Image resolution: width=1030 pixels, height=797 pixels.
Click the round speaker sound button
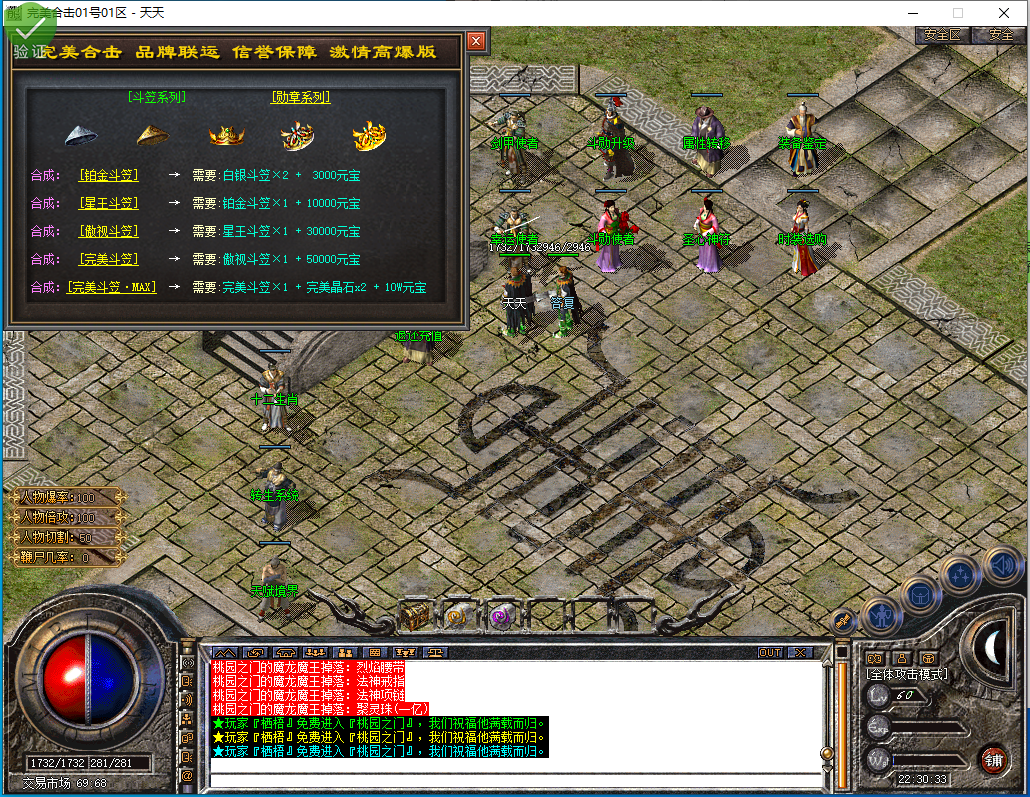click(1002, 567)
